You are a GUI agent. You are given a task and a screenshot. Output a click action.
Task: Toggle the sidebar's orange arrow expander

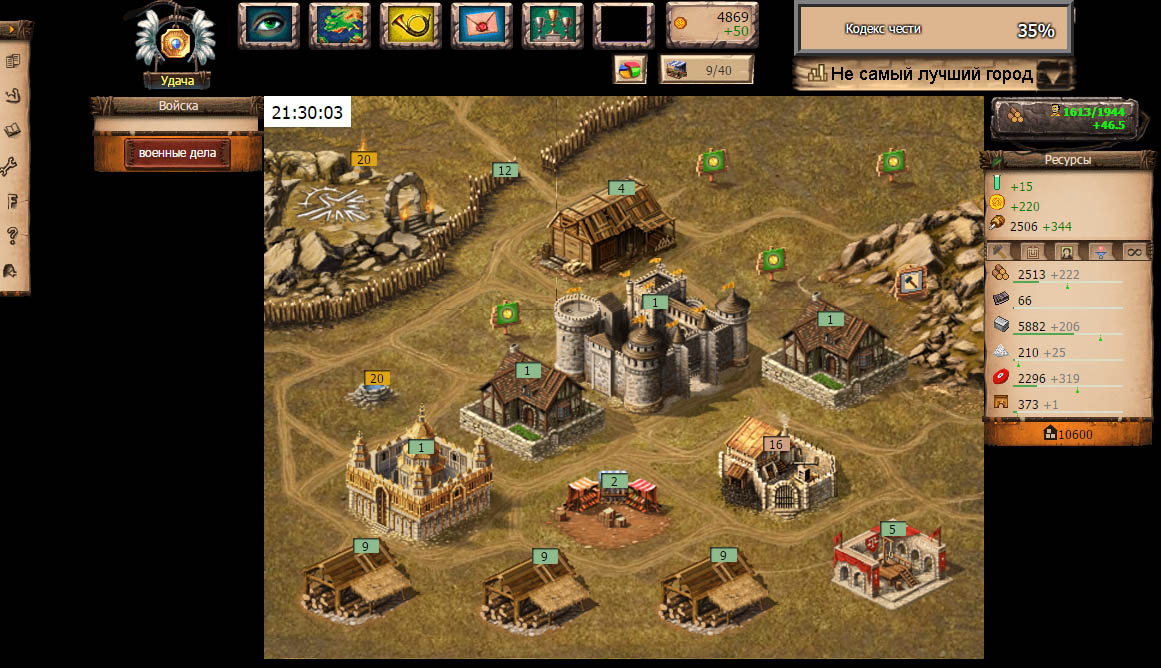click(13, 31)
